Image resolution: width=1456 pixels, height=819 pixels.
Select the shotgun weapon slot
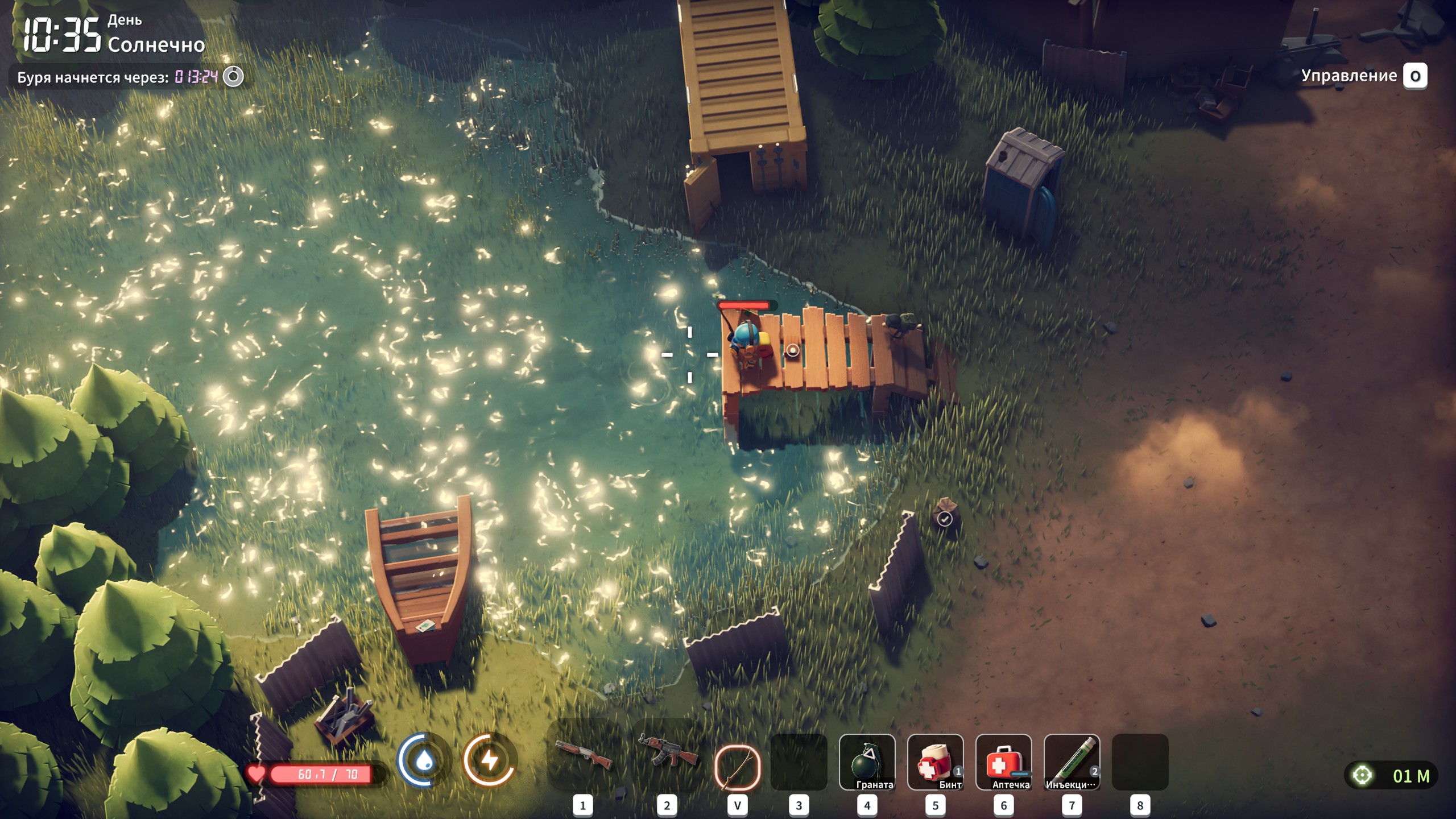click(583, 755)
